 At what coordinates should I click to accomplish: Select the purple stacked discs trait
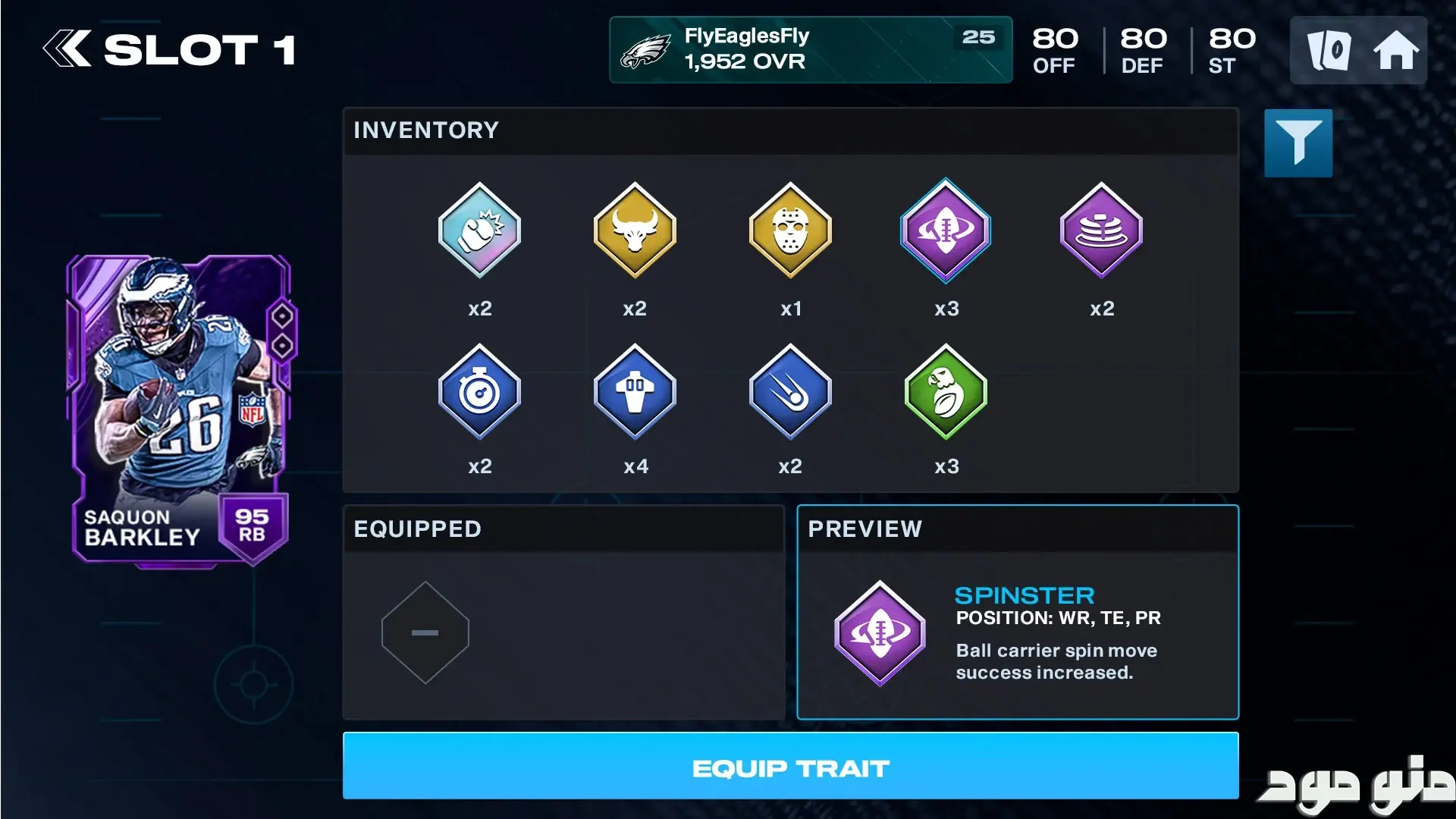1101,231
